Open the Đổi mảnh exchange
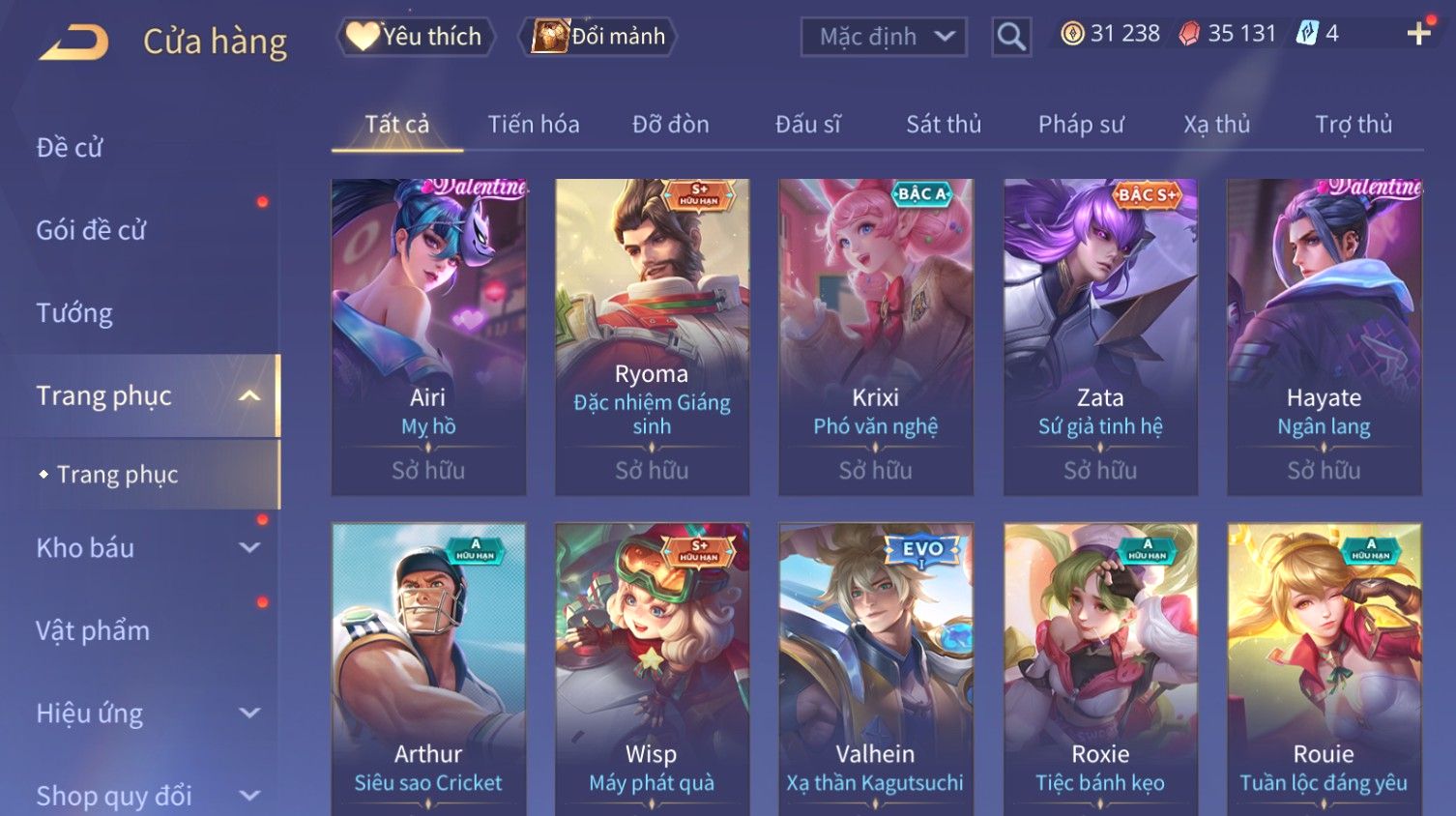The height and width of the screenshot is (816, 1456). coord(598,37)
